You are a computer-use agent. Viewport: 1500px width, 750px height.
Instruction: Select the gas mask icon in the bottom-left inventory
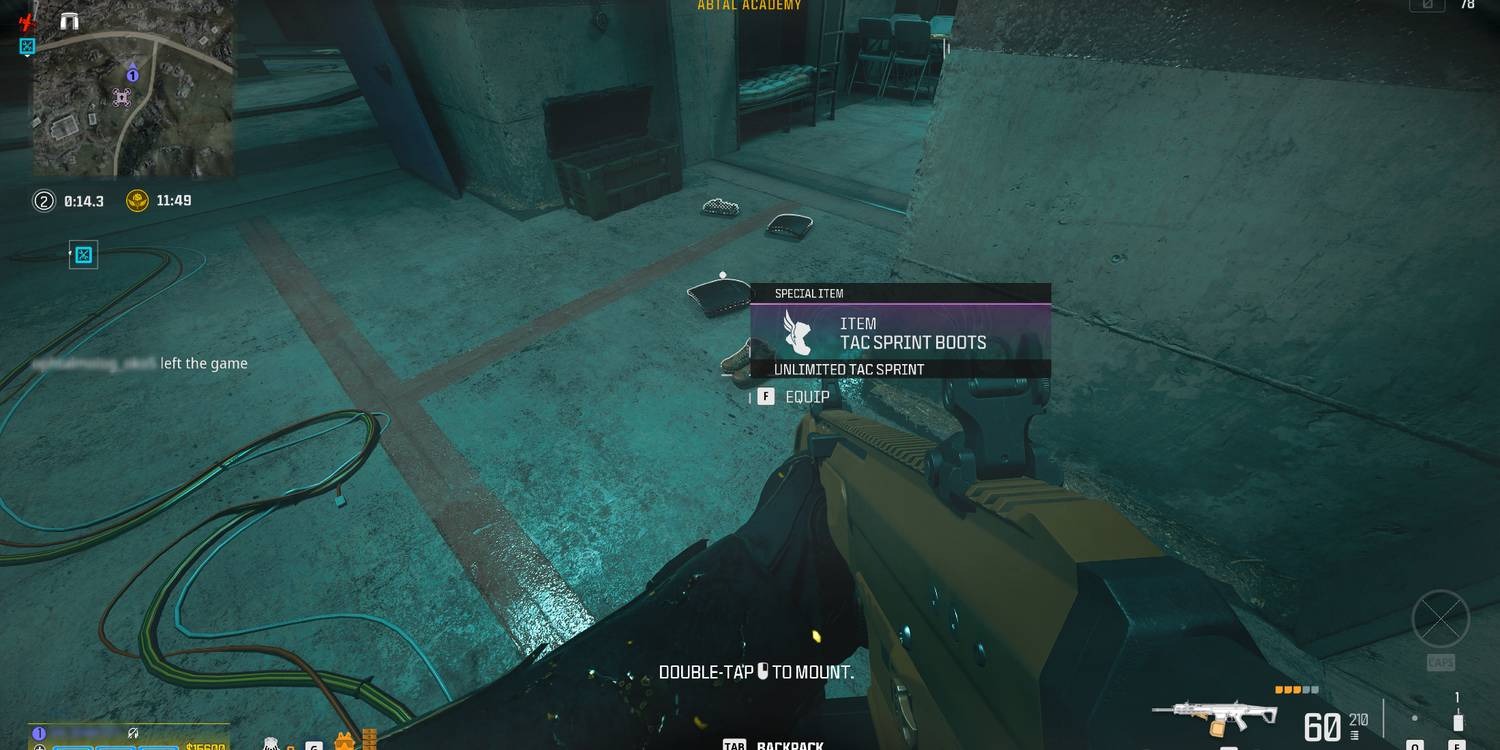(x=271, y=745)
